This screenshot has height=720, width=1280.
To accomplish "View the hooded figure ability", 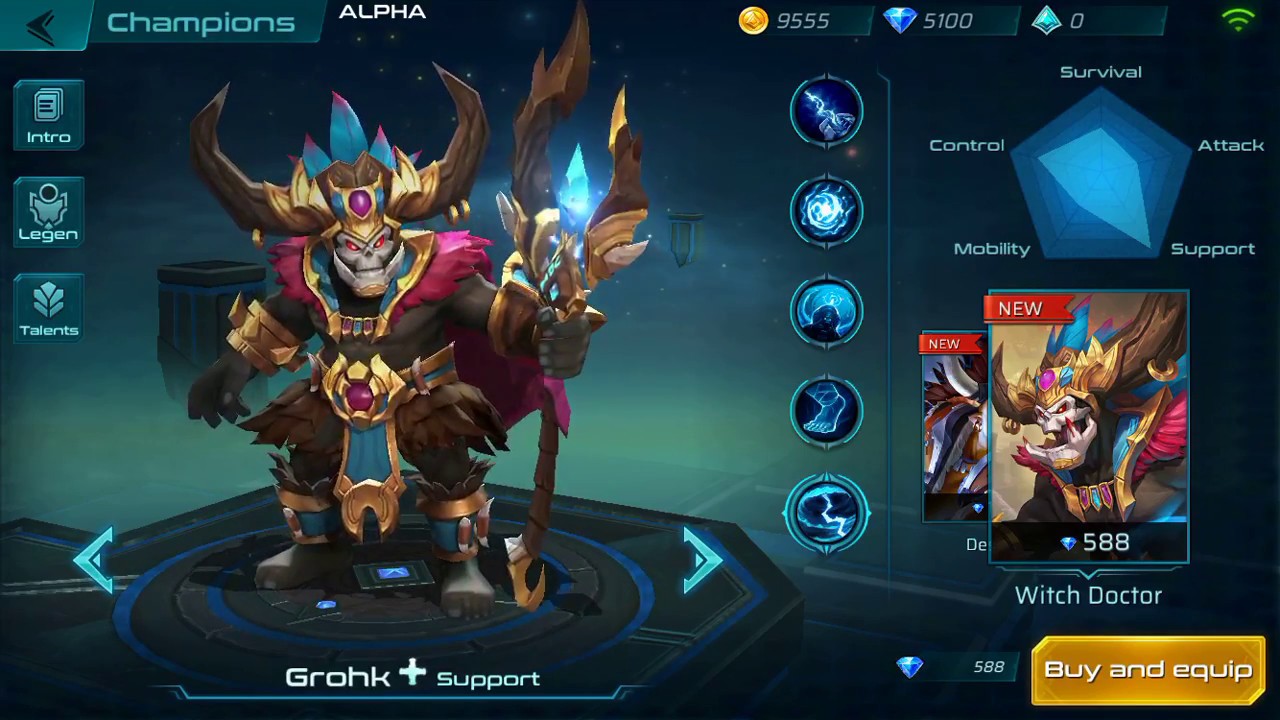I will [827, 311].
